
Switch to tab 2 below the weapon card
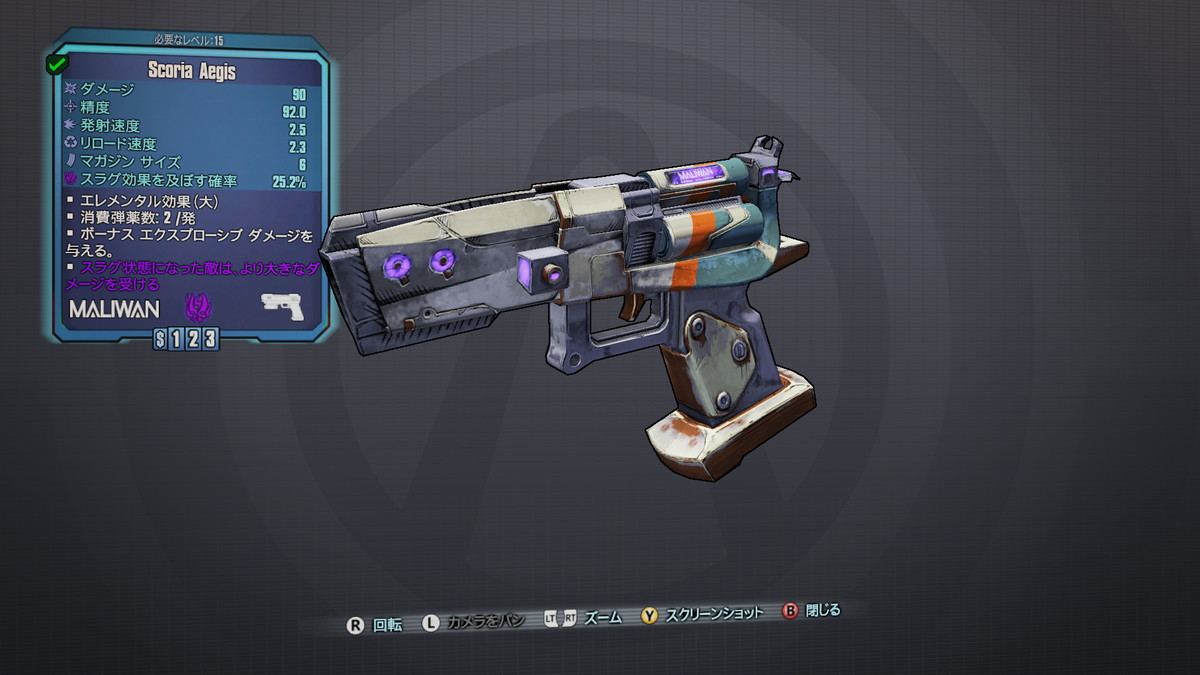[x=193, y=339]
